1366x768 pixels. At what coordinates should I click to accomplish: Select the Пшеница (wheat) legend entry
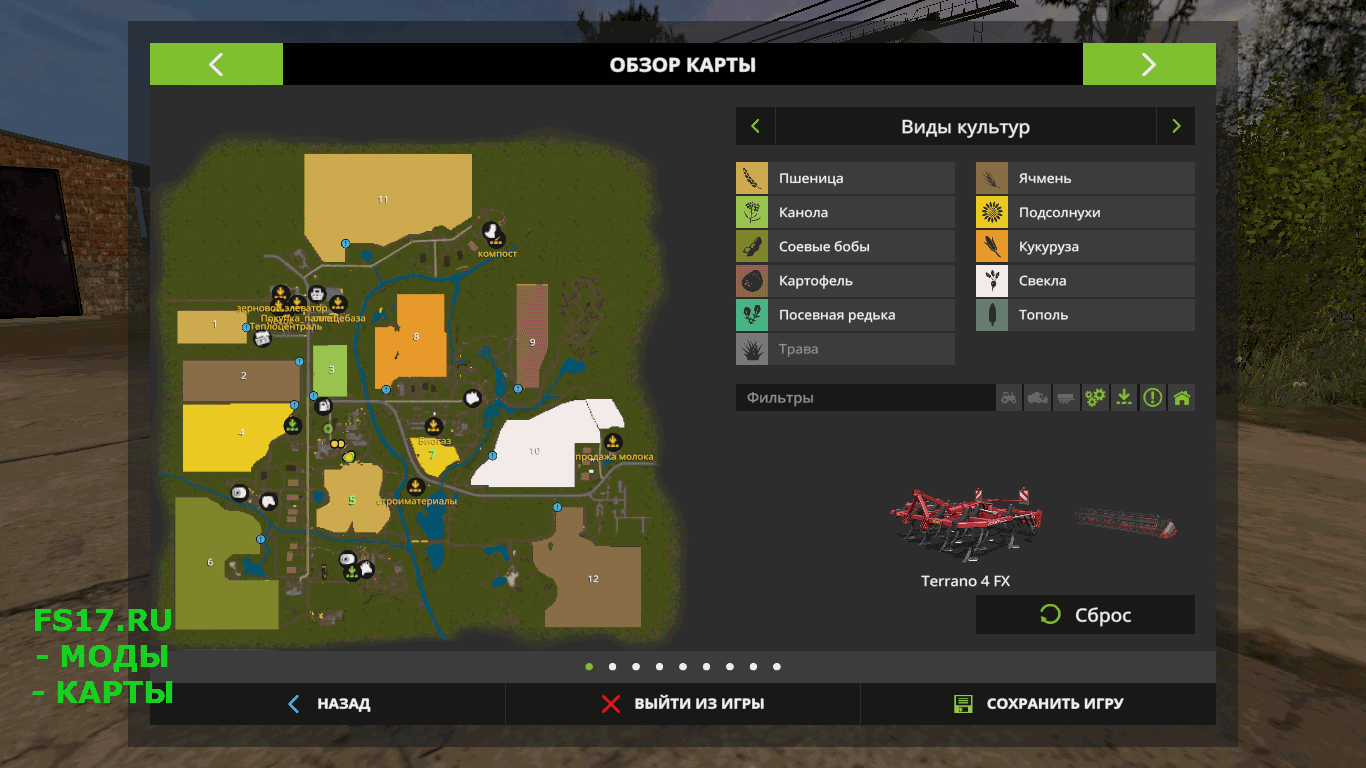point(845,179)
